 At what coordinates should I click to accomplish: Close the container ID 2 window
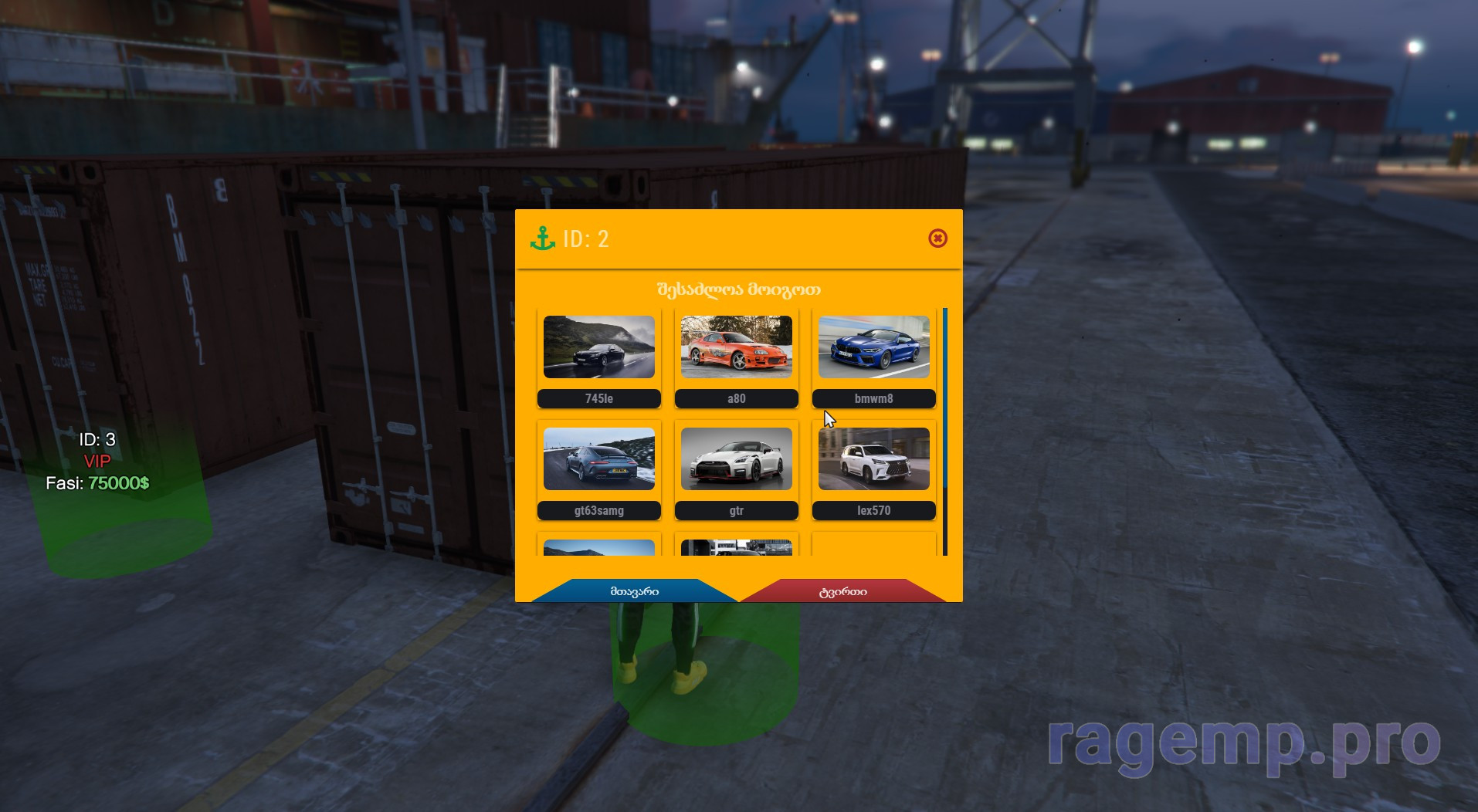click(x=937, y=239)
